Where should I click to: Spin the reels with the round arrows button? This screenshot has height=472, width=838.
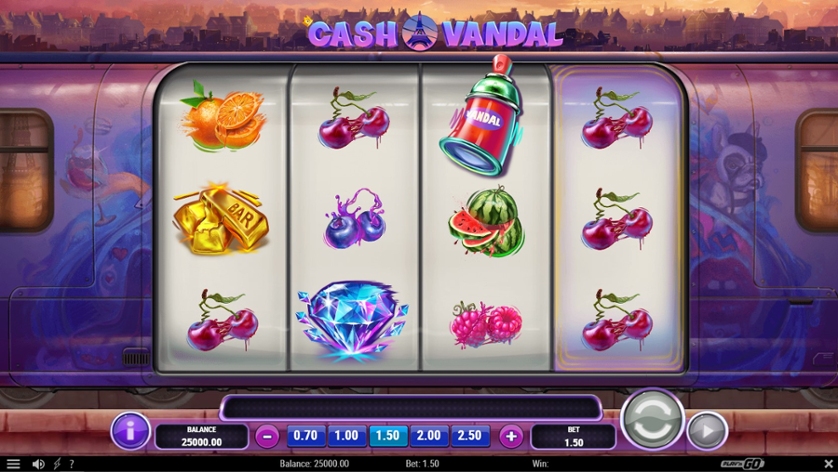[652, 420]
